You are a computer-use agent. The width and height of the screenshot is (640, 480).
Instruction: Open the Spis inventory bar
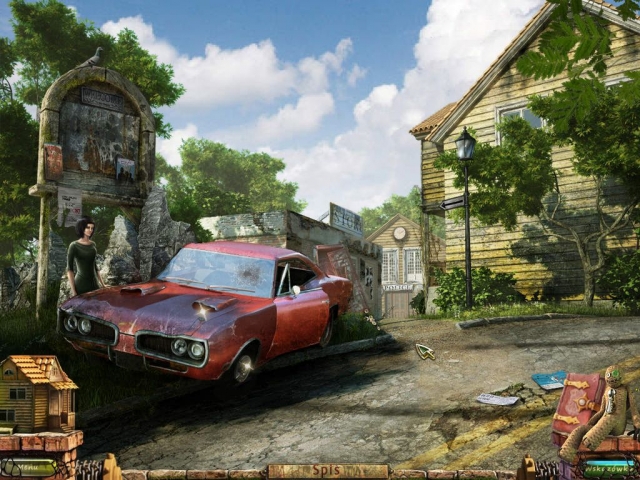click(327, 471)
